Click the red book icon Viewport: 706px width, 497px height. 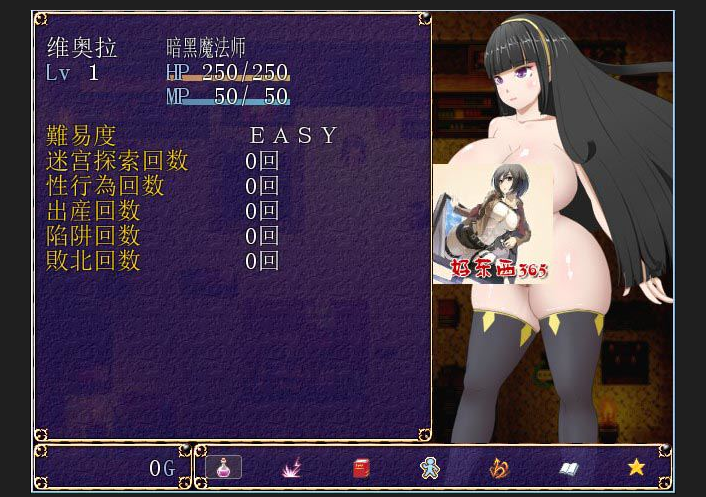pyautogui.click(x=361, y=467)
